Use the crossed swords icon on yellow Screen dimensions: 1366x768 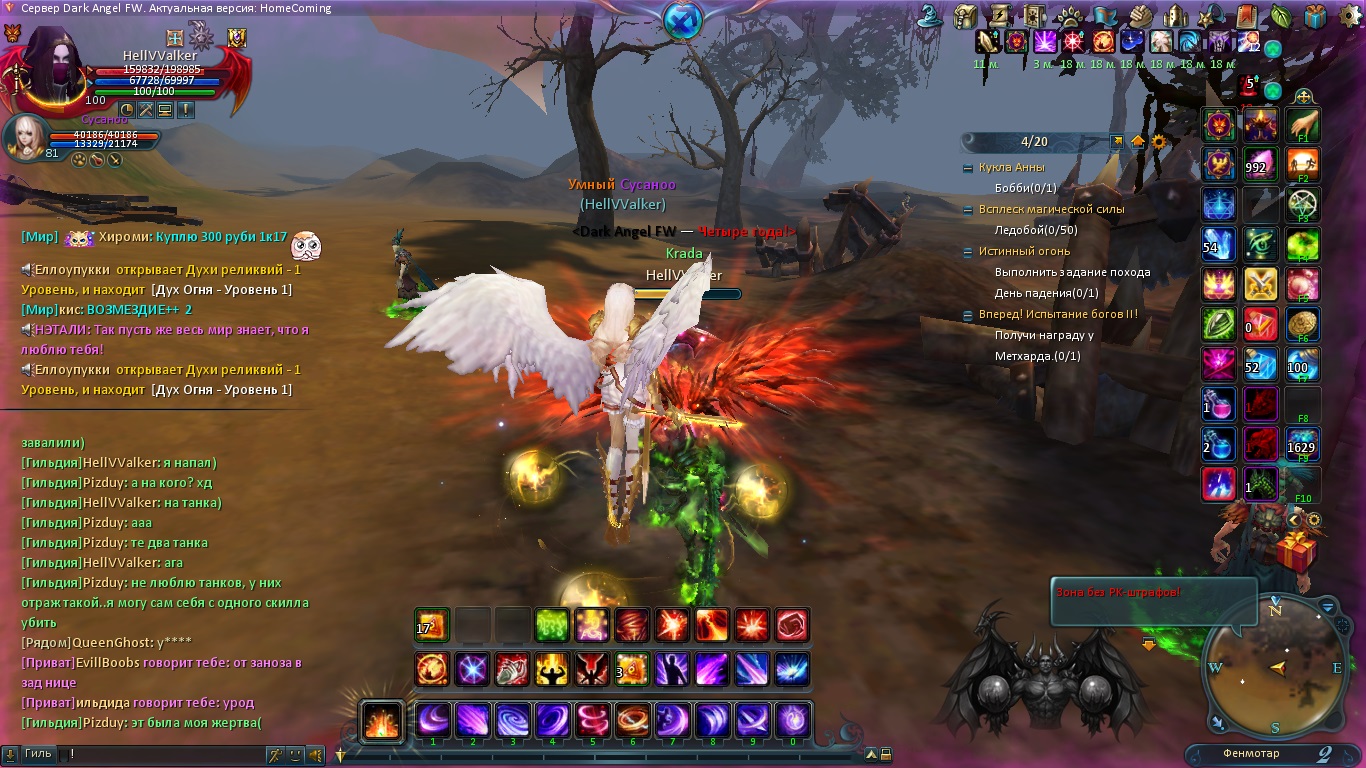(1261, 285)
